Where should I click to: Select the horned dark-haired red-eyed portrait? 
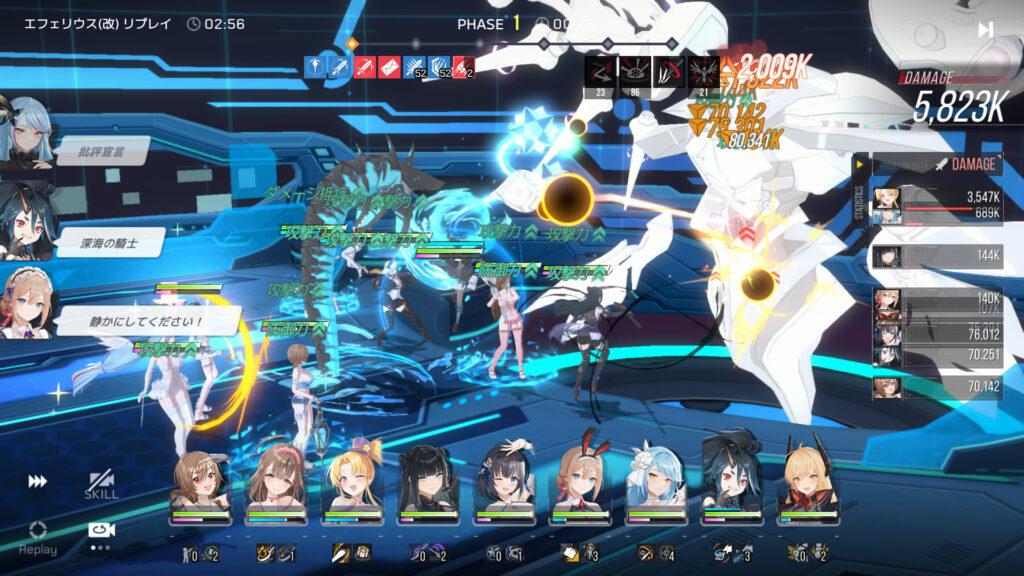[x=733, y=485]
